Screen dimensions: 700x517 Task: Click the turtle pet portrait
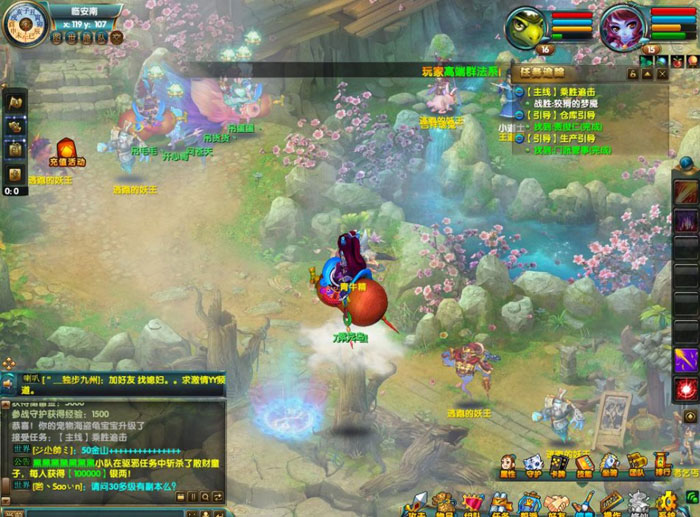coord(527,25)
